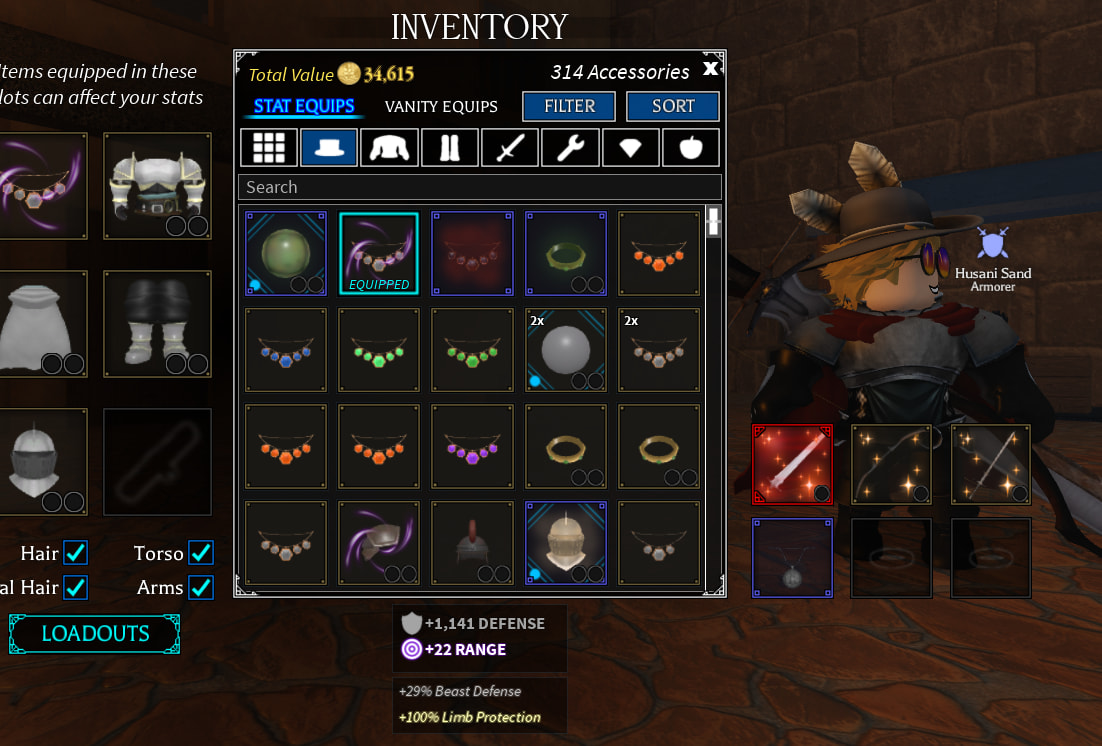Select the red glowing sword slot

(792, 464)
